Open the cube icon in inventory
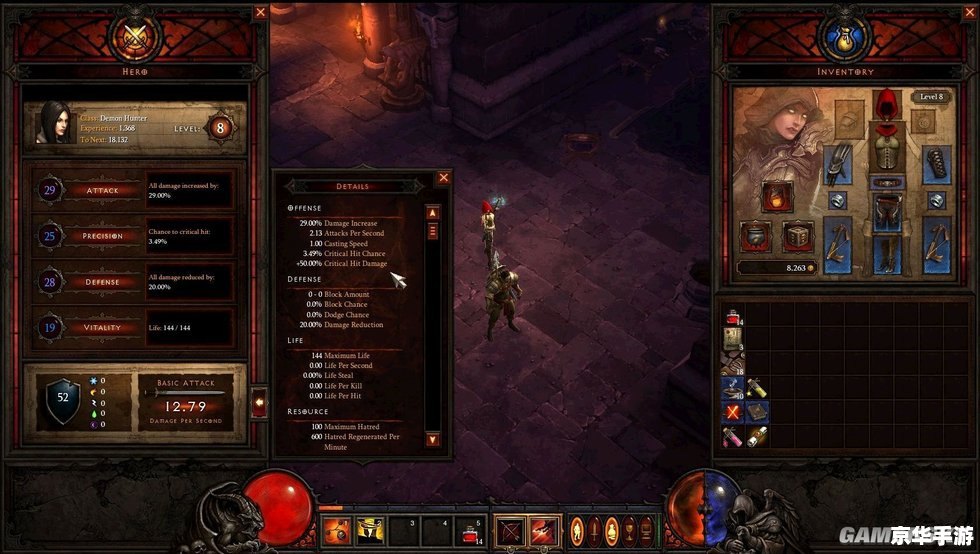Viewport: 980px width, 554px height. pos(796,236)
